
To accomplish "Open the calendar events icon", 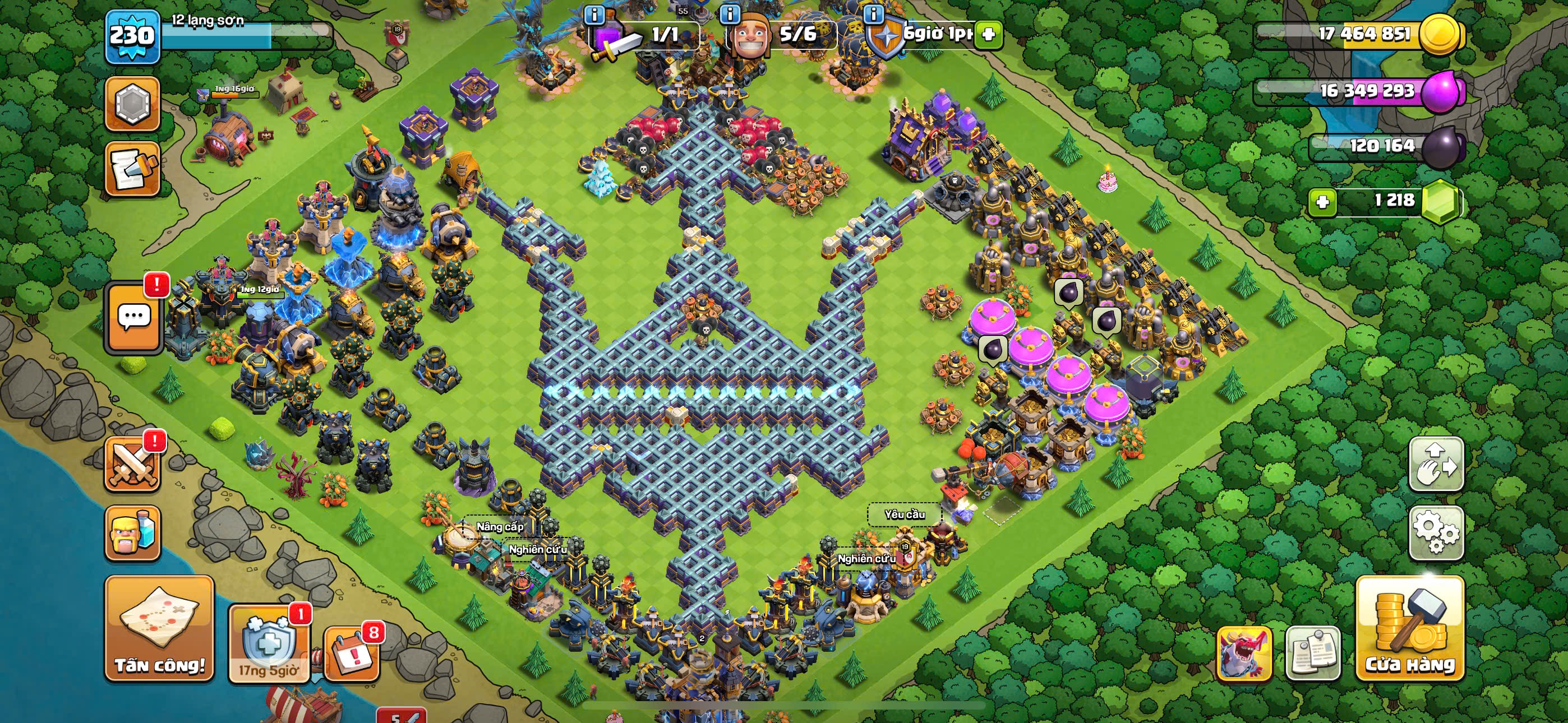I will pyautogui.click(x=352, y=653).
